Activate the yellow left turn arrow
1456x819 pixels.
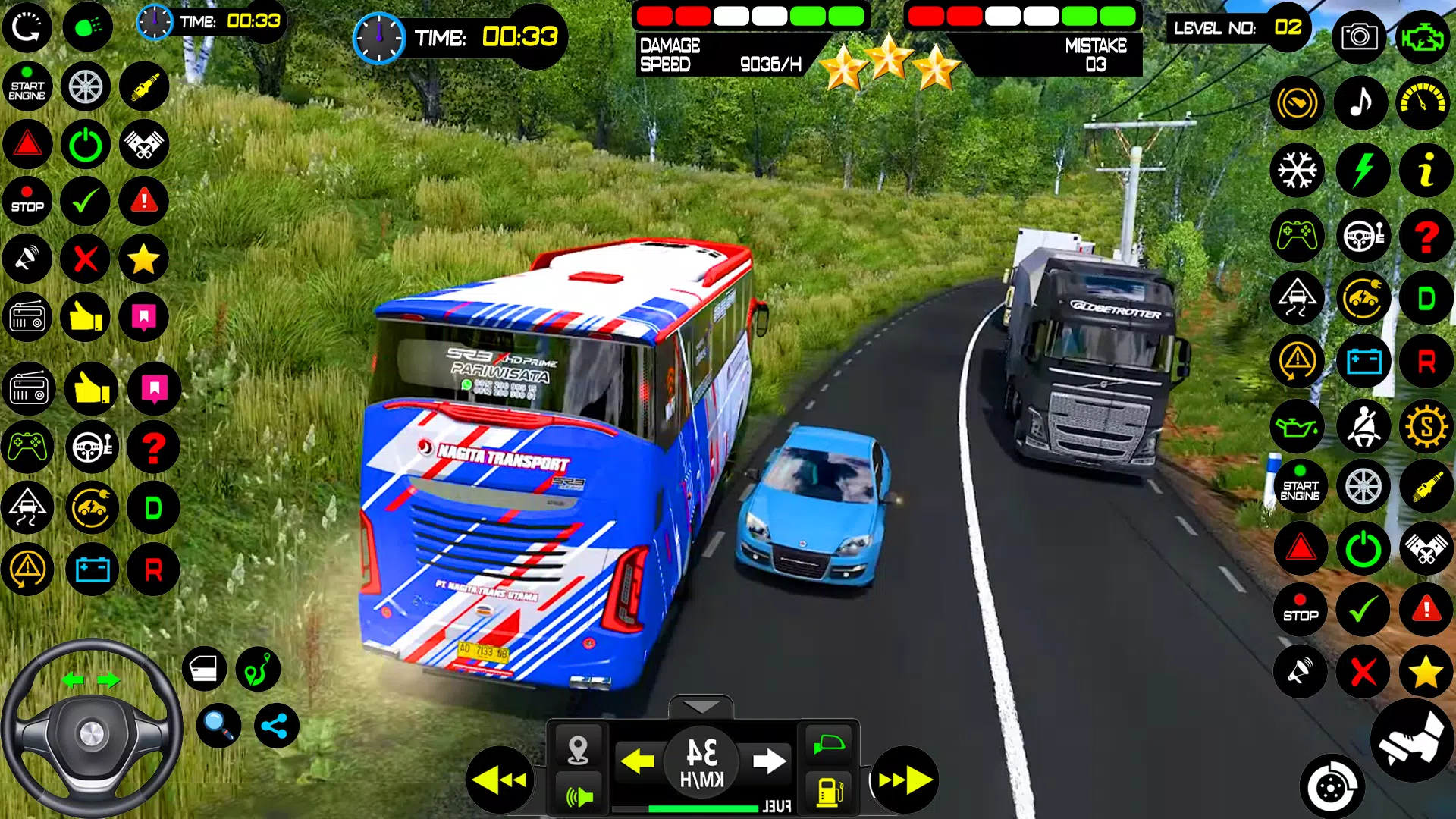[637, 761]
